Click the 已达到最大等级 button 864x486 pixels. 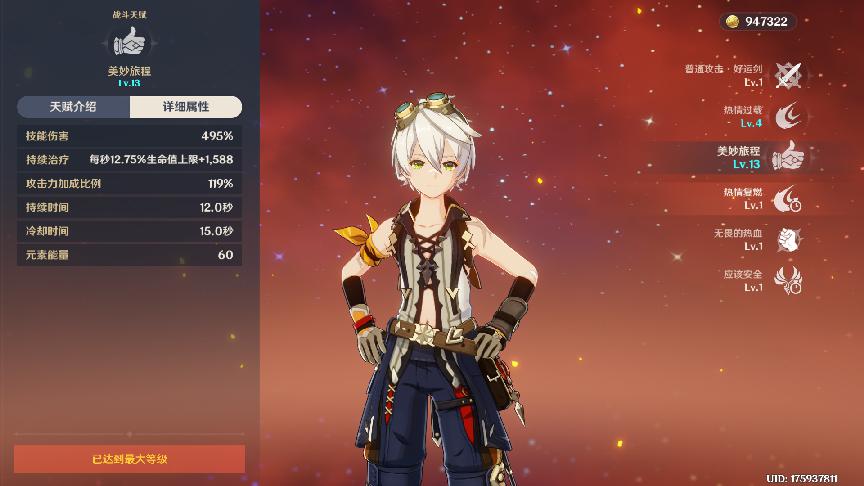[129, 459]
